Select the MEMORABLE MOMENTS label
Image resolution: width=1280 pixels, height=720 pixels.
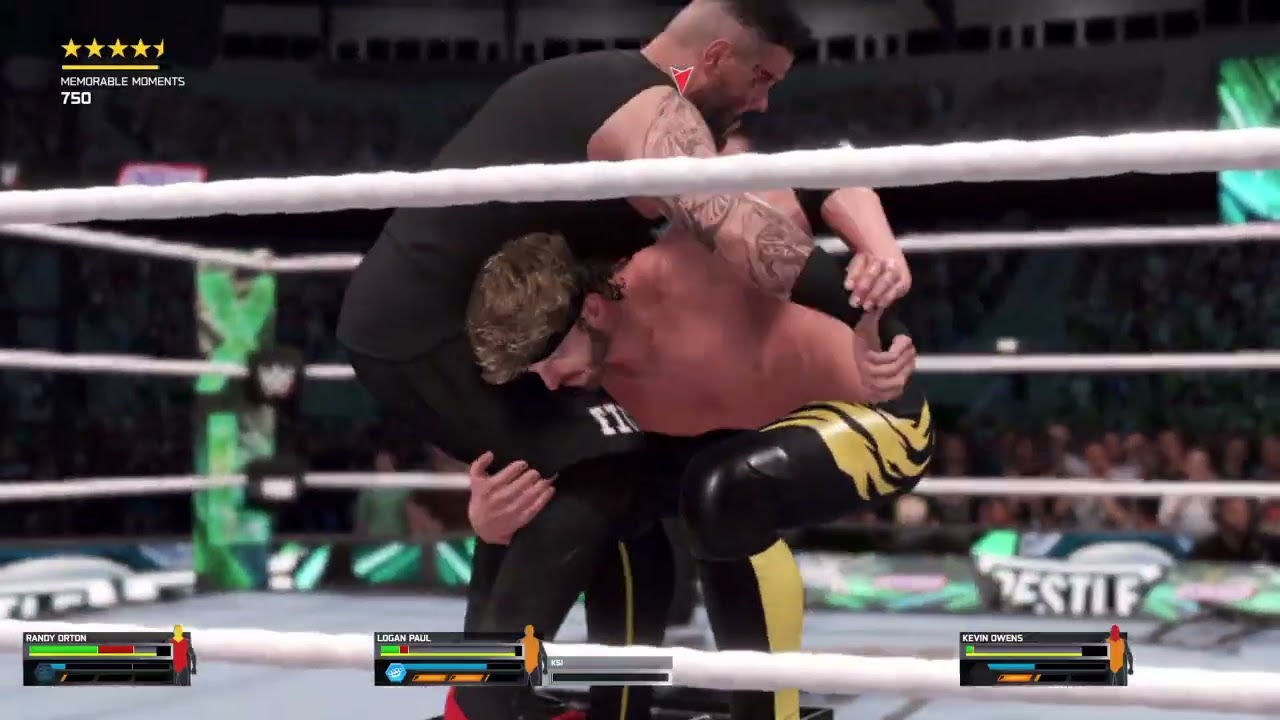(122, 82)
